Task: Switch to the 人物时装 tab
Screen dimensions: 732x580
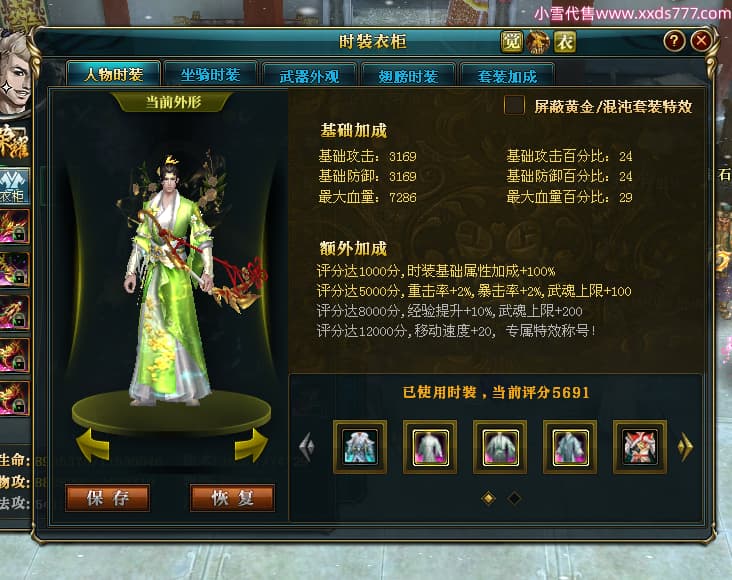Action: click(x=113, y=75)
